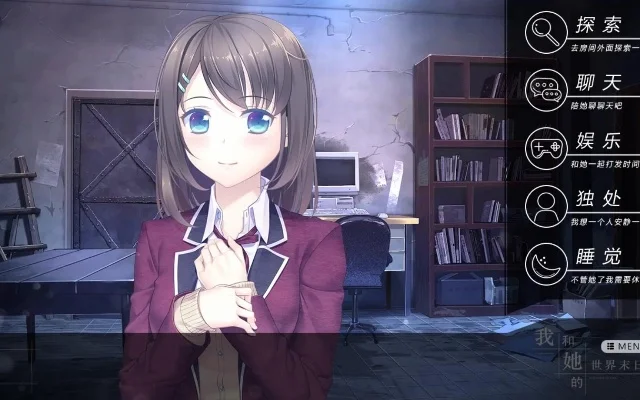Choose the 独处 (Be alone) option
This screenshot has height=400, width=640.
[598, 201]
